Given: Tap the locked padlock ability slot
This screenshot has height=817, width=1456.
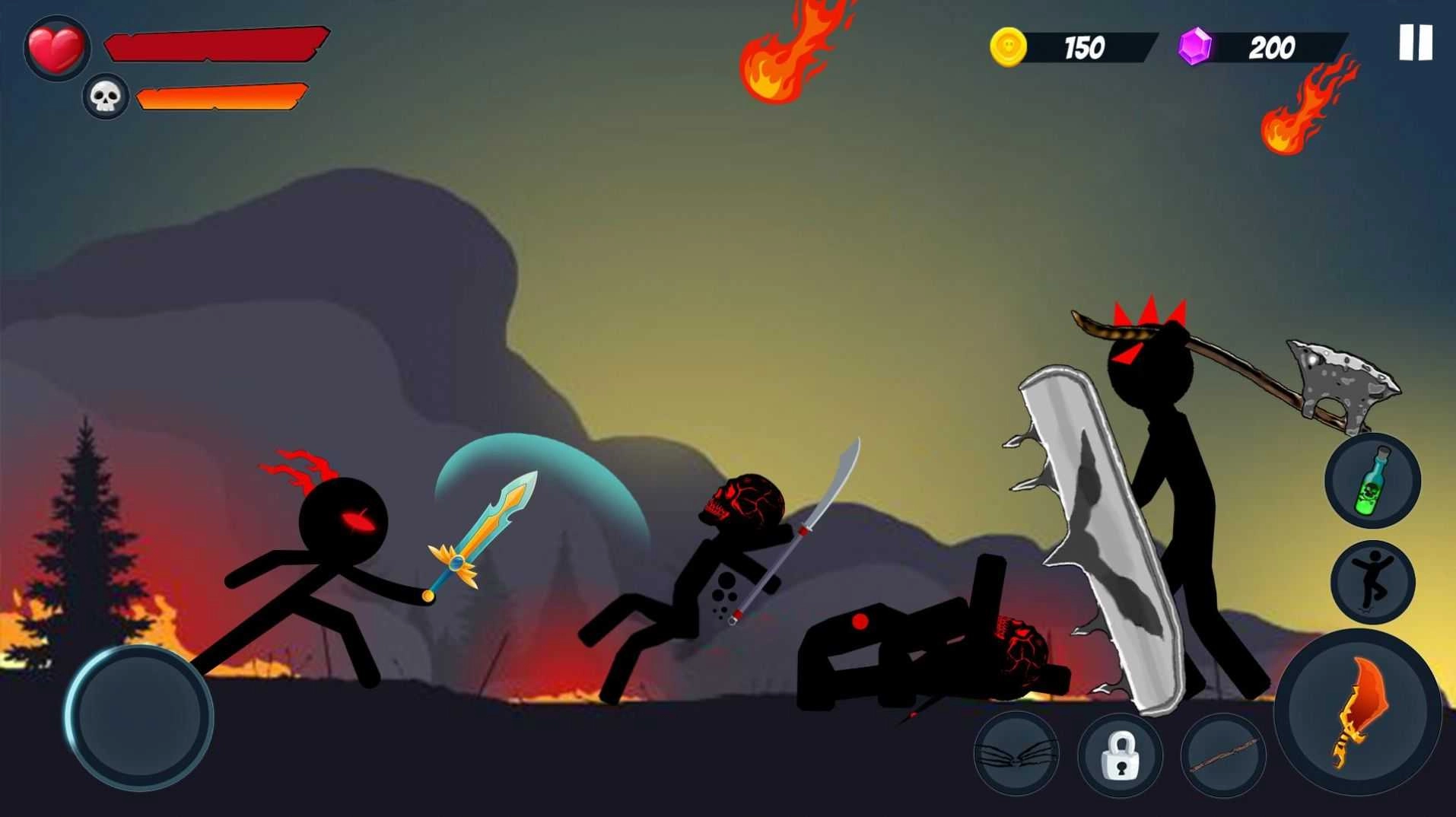Looking at the screenshot, I should (1121, 754).
